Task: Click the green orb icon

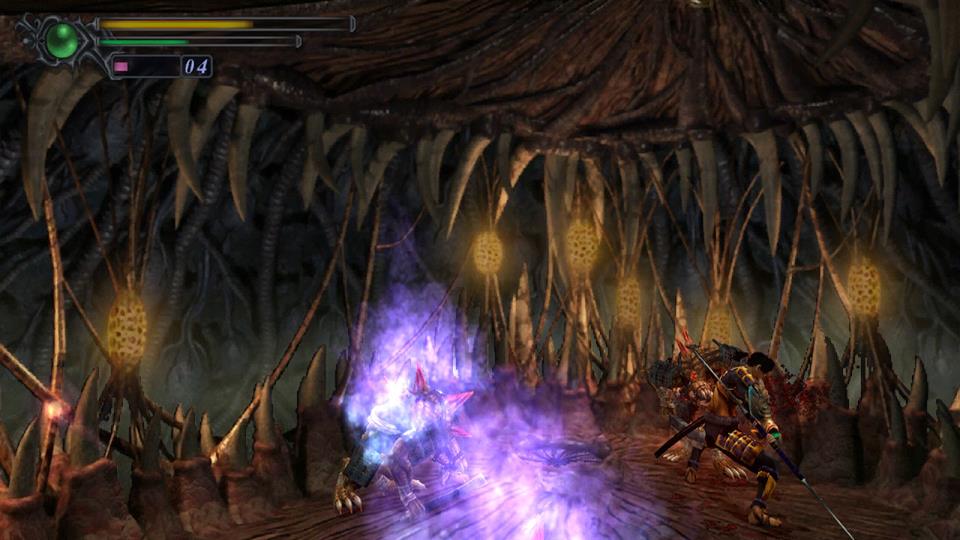Action: click(x=63, y=40)
